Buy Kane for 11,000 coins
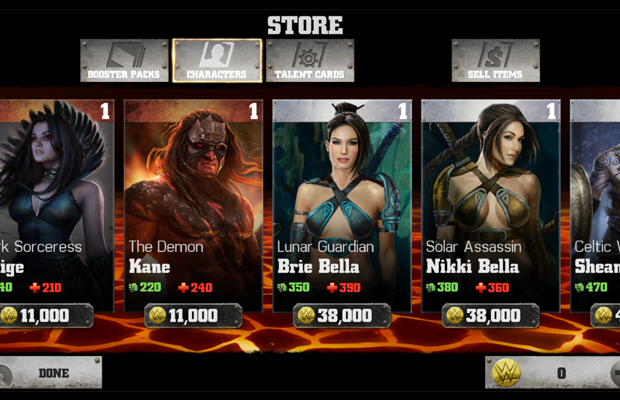Screen dimensions: 620x400 coord(193,316)
